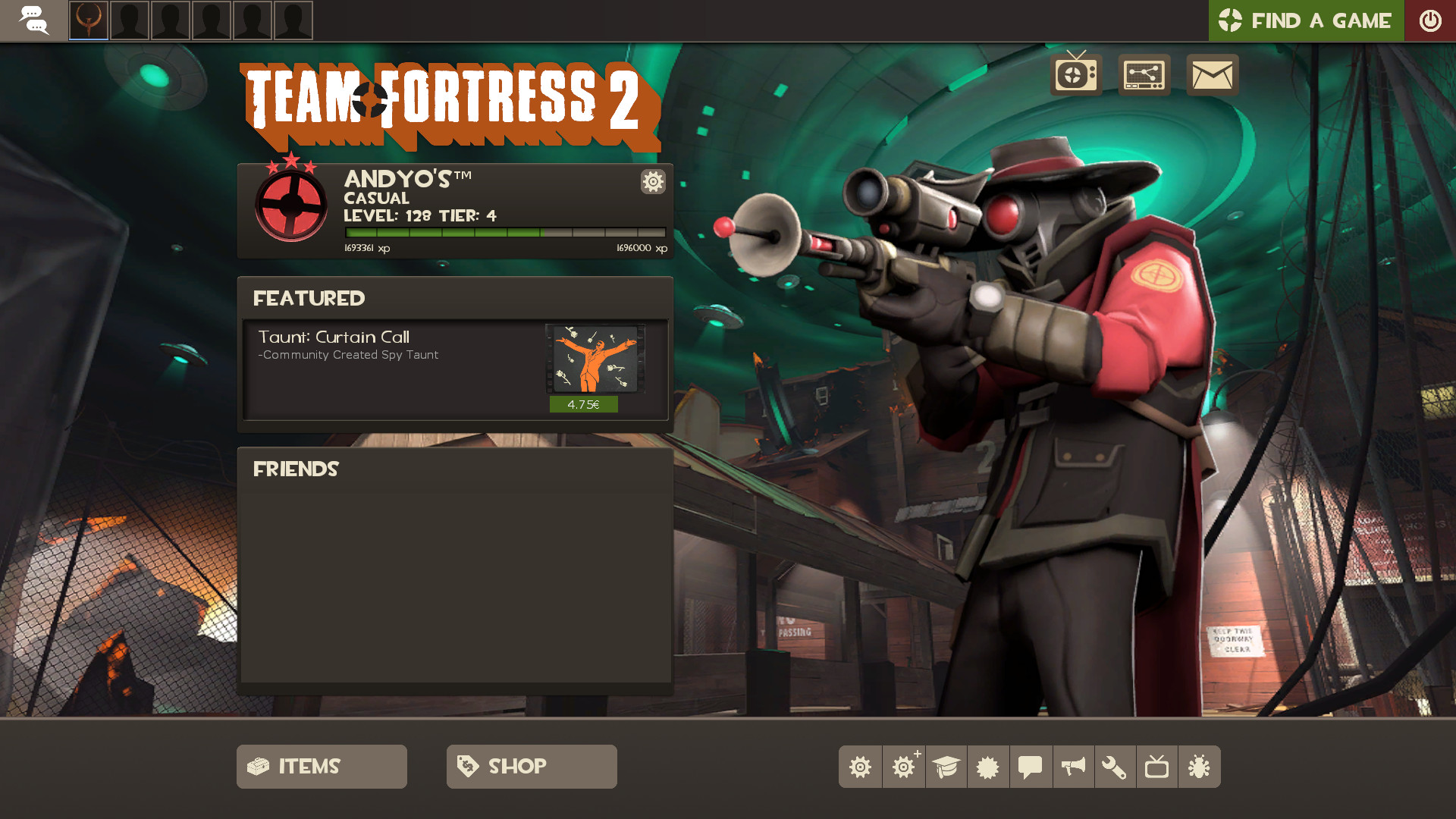Open advanced options with the gear-plus icon
Screen dimensions: 1456x819
(903, 767)
